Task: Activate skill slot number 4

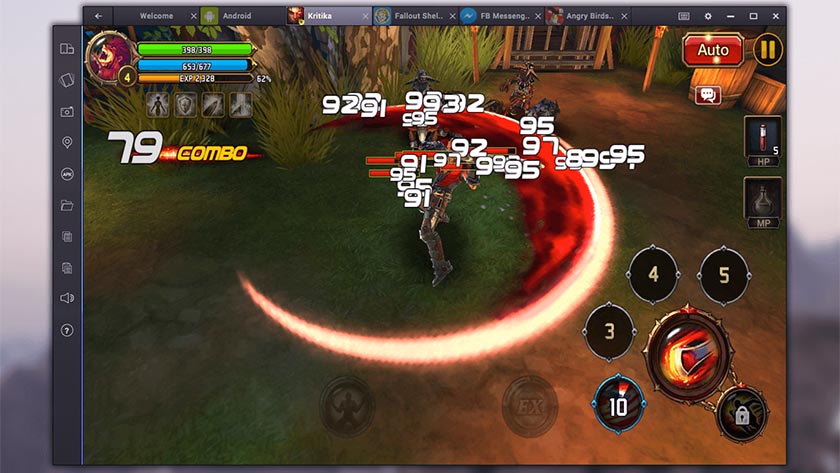Action: (653, 274)
